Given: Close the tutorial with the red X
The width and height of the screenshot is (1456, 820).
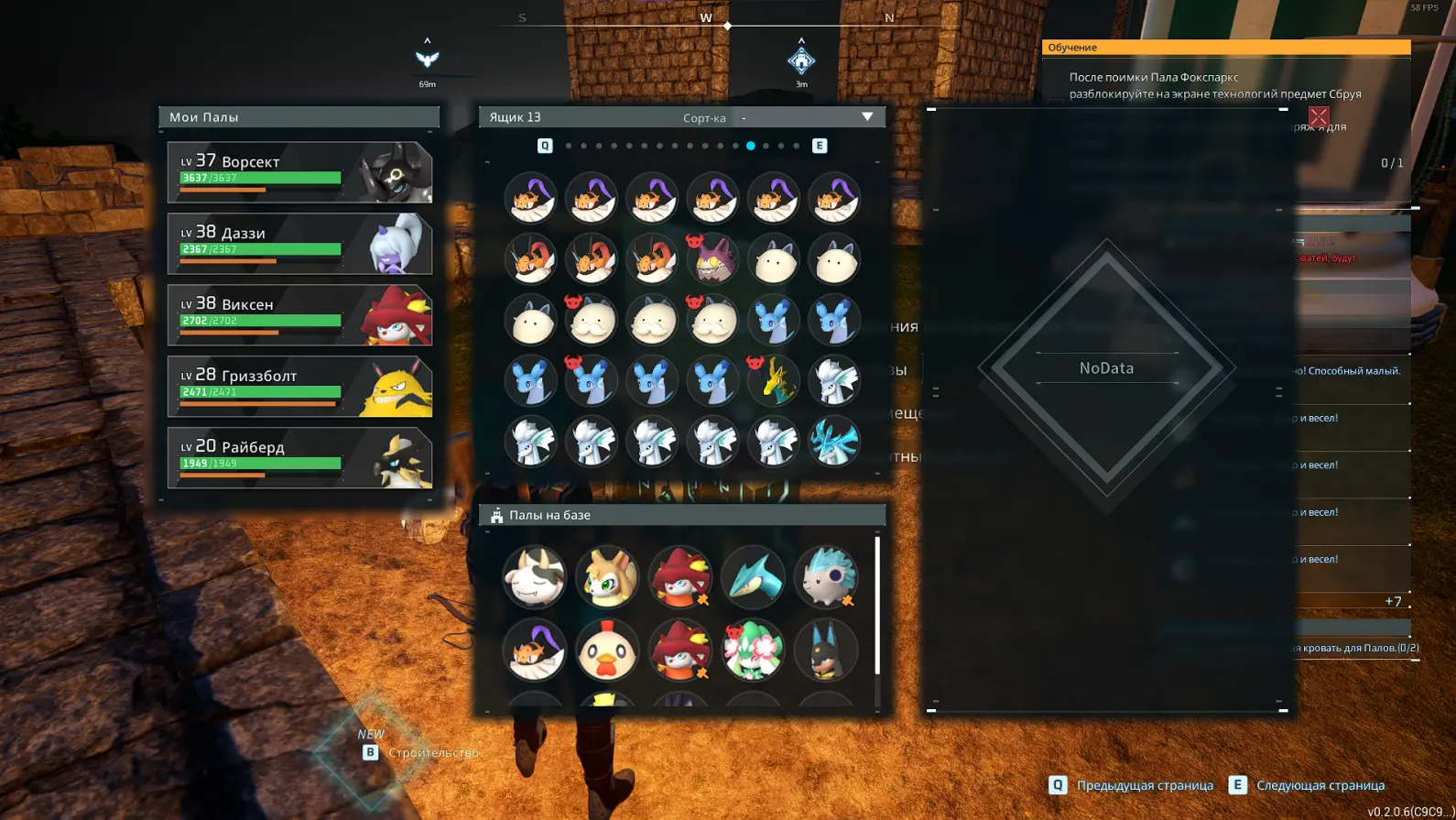Looking at the screenshot, I should (1319, 116).
